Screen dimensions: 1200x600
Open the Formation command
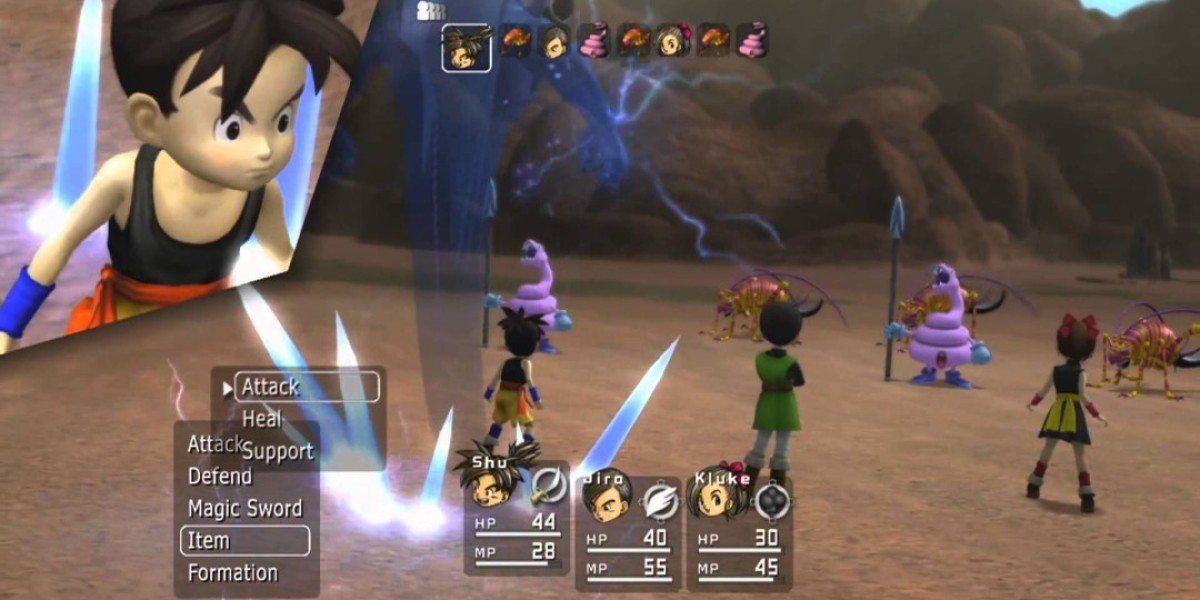[x=233, y=573]
